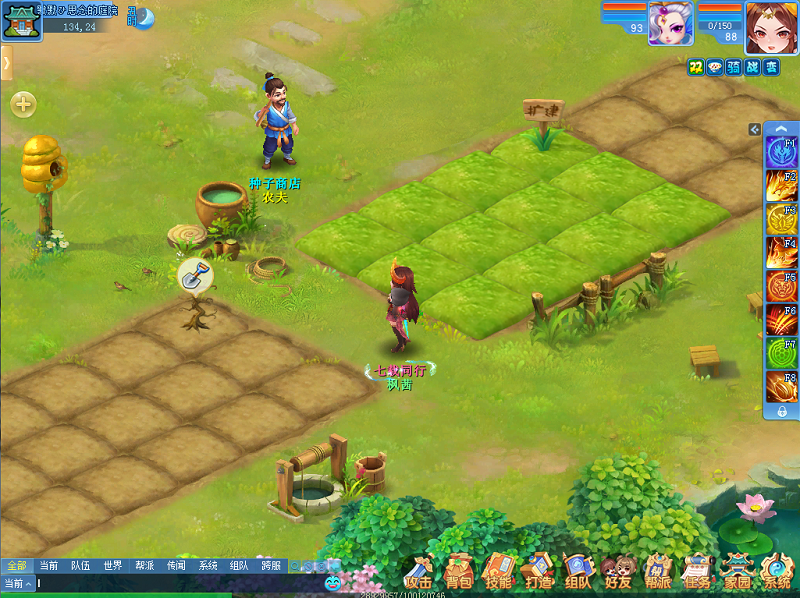Image resolution: width=800 pixels, height=598 pixels.
Task: Switch to the 世界 world chat tab
Action: (112, 565)
